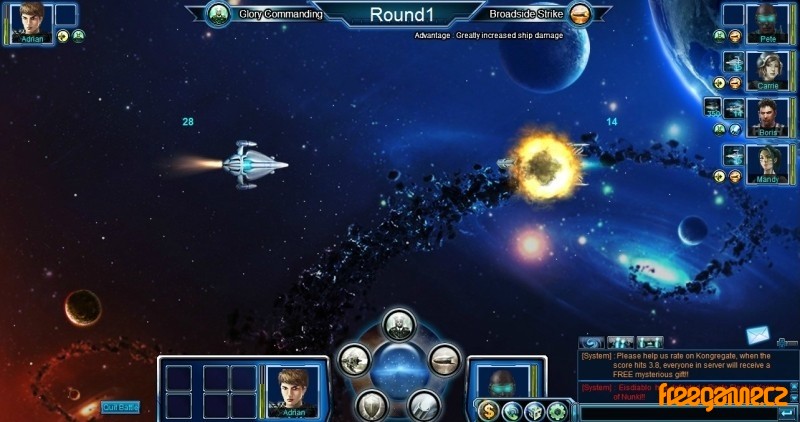Click Adrian's portrait in the top-left corner
Viewport: 800px width, 422px height.
point(34,21)
